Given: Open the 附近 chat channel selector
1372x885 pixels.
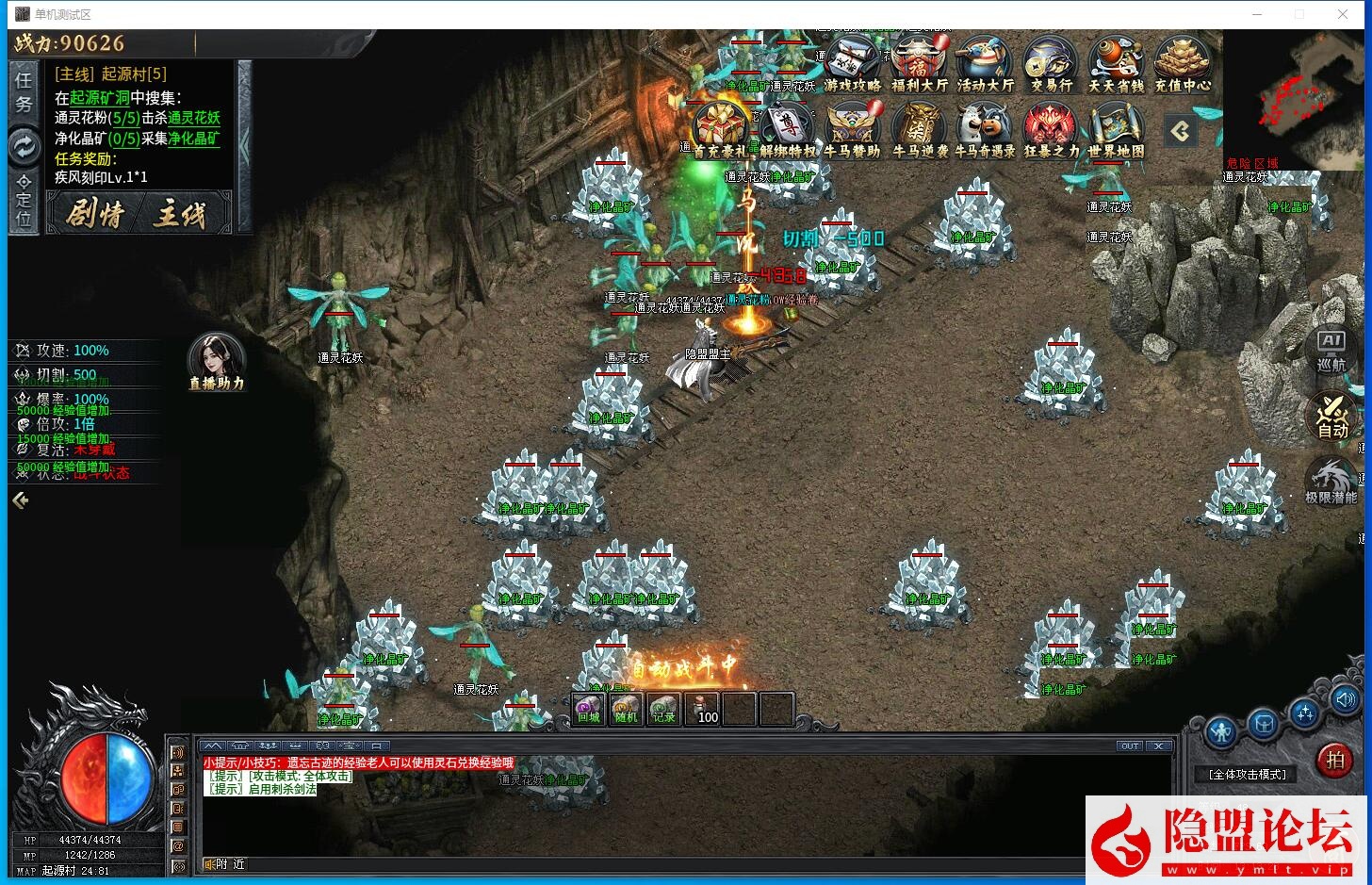Looking at the screenshot, I should coord(223,863).
